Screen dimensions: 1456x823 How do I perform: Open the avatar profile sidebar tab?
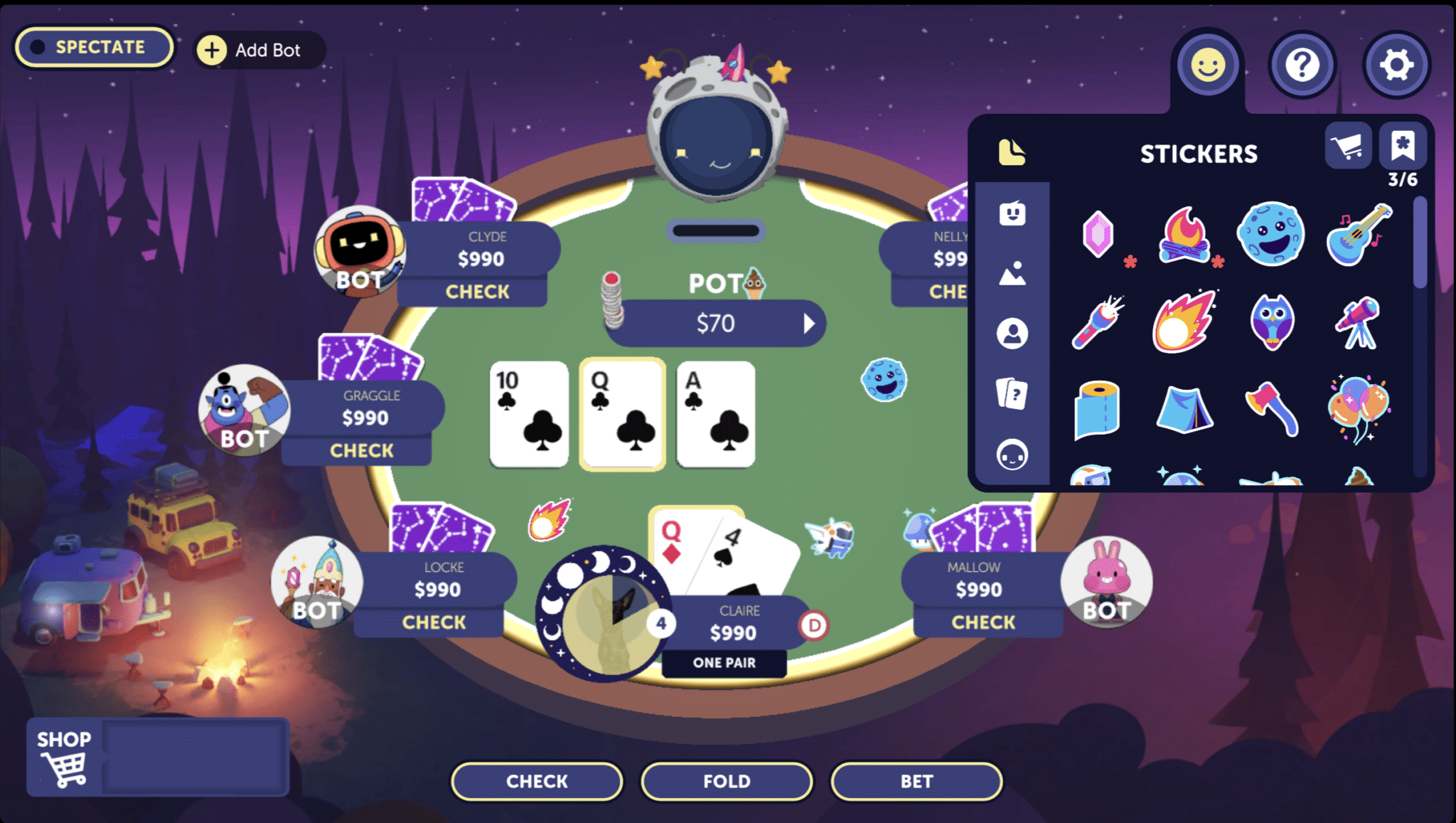click(x=1012, y=331)
